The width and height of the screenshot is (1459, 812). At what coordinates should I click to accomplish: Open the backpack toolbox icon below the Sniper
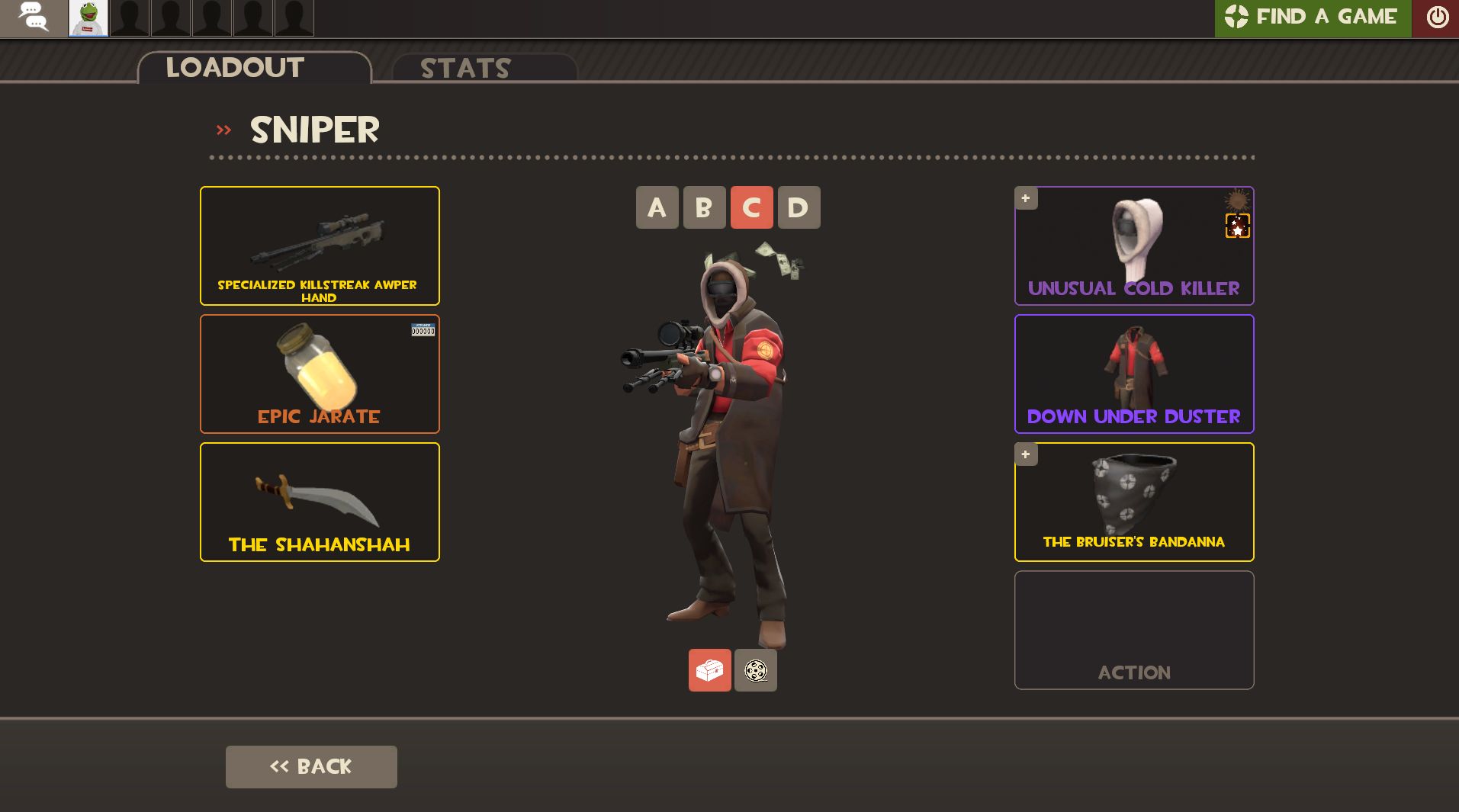[x=709, y=670]
